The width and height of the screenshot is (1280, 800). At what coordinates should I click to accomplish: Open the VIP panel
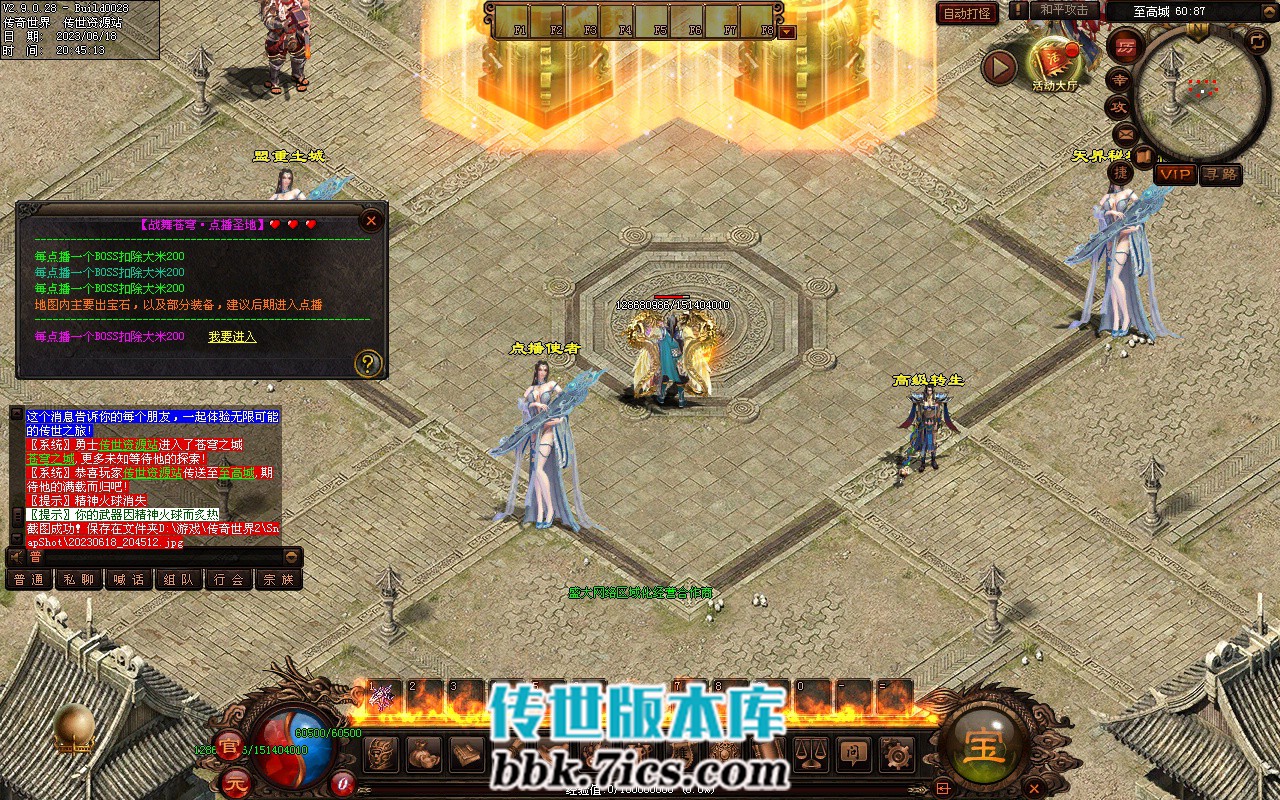[1175, 174]
